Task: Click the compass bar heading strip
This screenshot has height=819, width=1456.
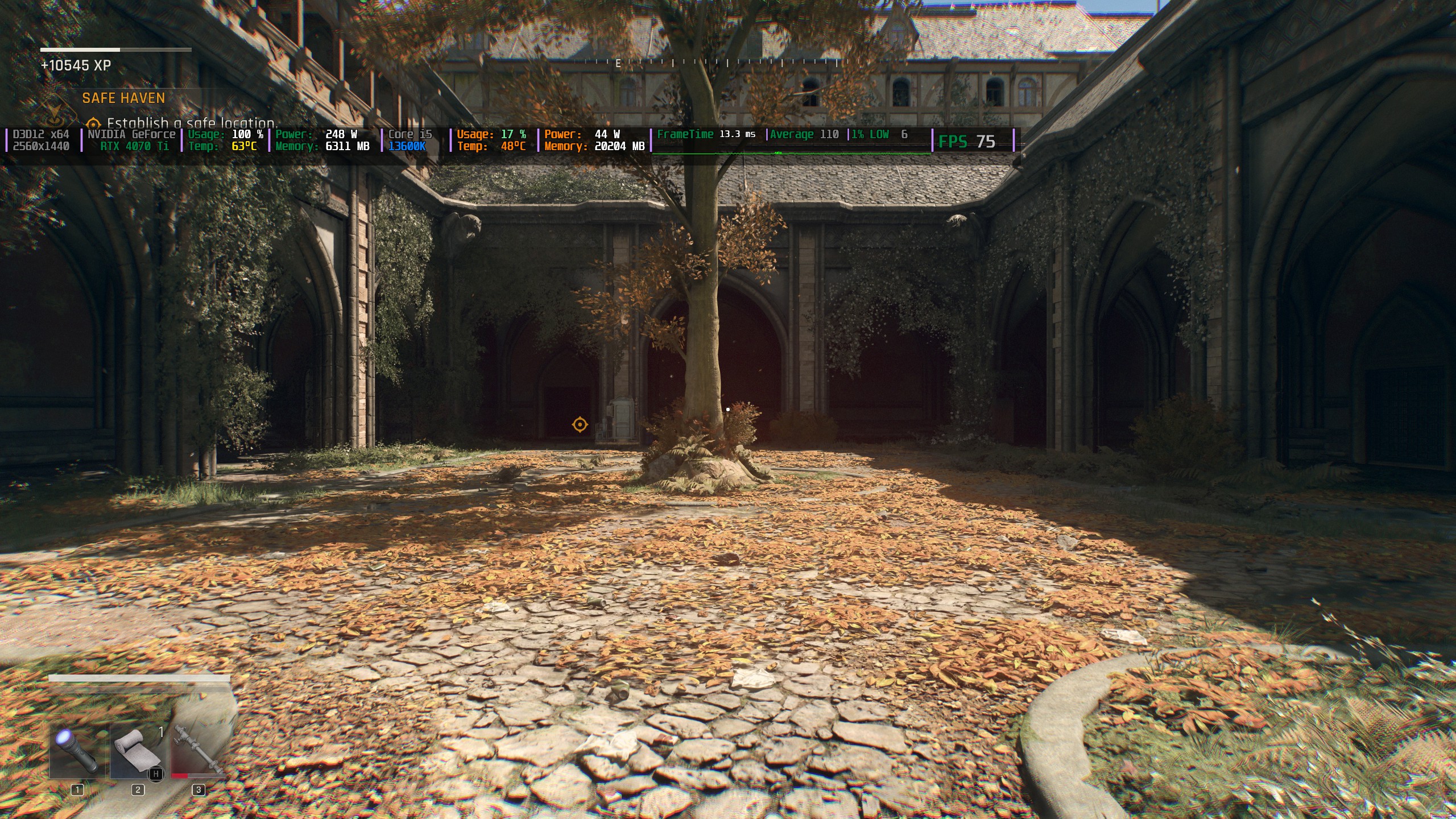Action: tap(728, 63)
